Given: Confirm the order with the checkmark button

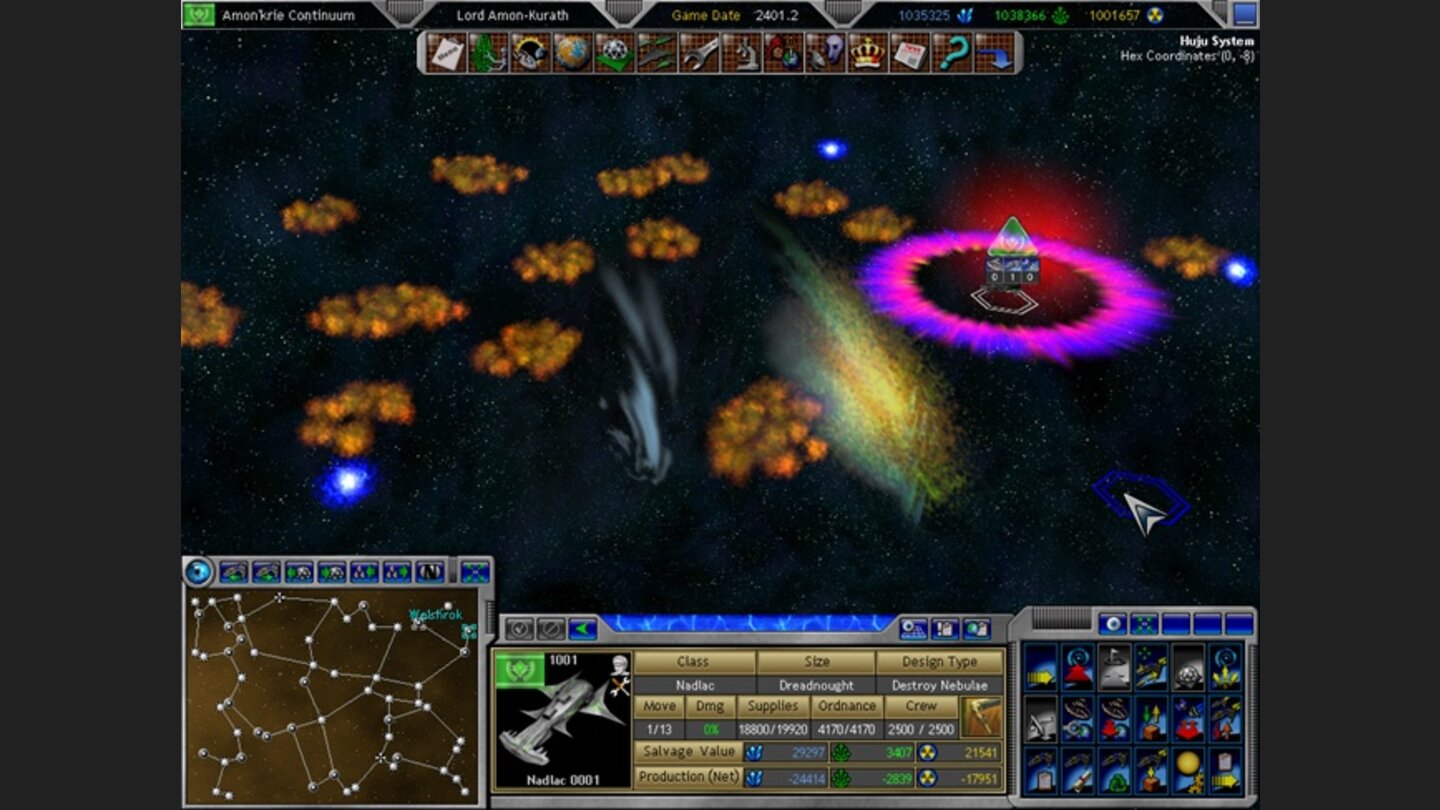Looking at the screenshot, I should point(518,630).
